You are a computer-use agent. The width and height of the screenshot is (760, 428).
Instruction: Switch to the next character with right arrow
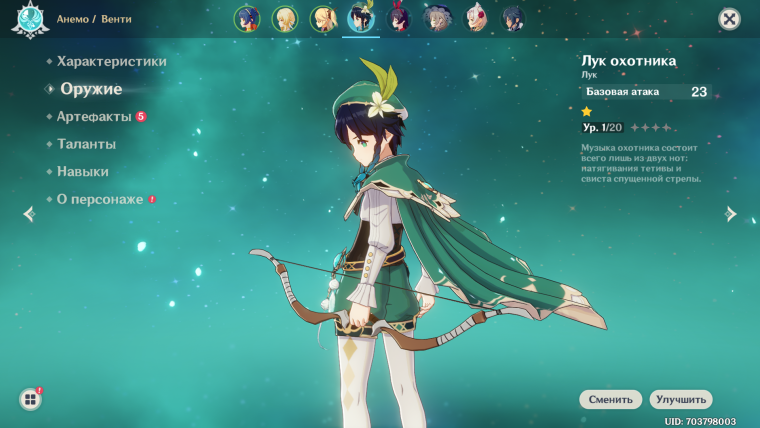pyautogui.click(x=732, y=214)
